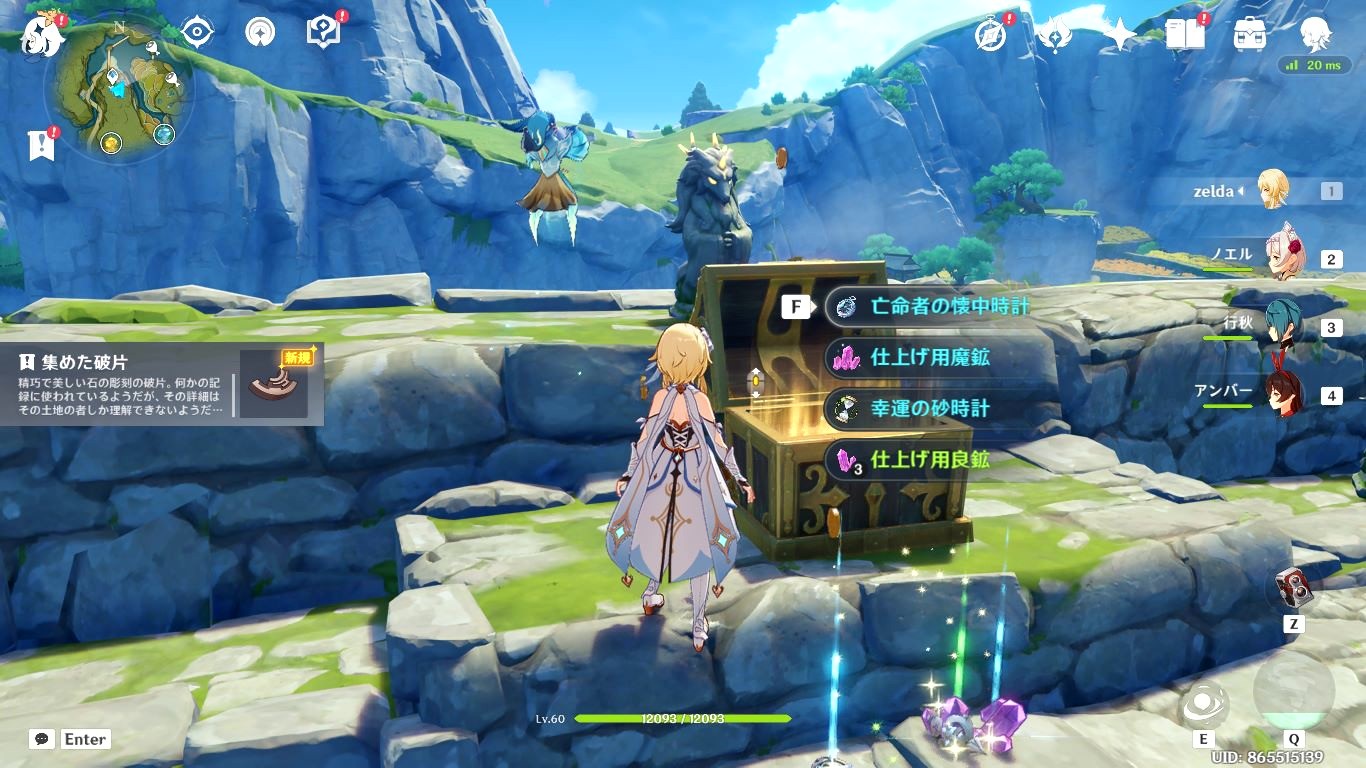Activate the elemental skill icon
Viewport: 1366px width, 768px height.
pyautogui.click(x=1204, y=704)
